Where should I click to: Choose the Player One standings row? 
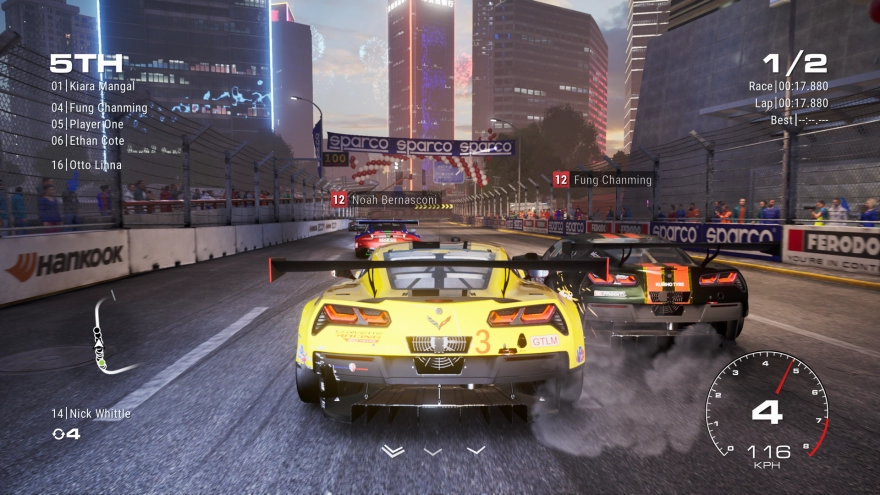pyautogui.click(x=91, y=124)
